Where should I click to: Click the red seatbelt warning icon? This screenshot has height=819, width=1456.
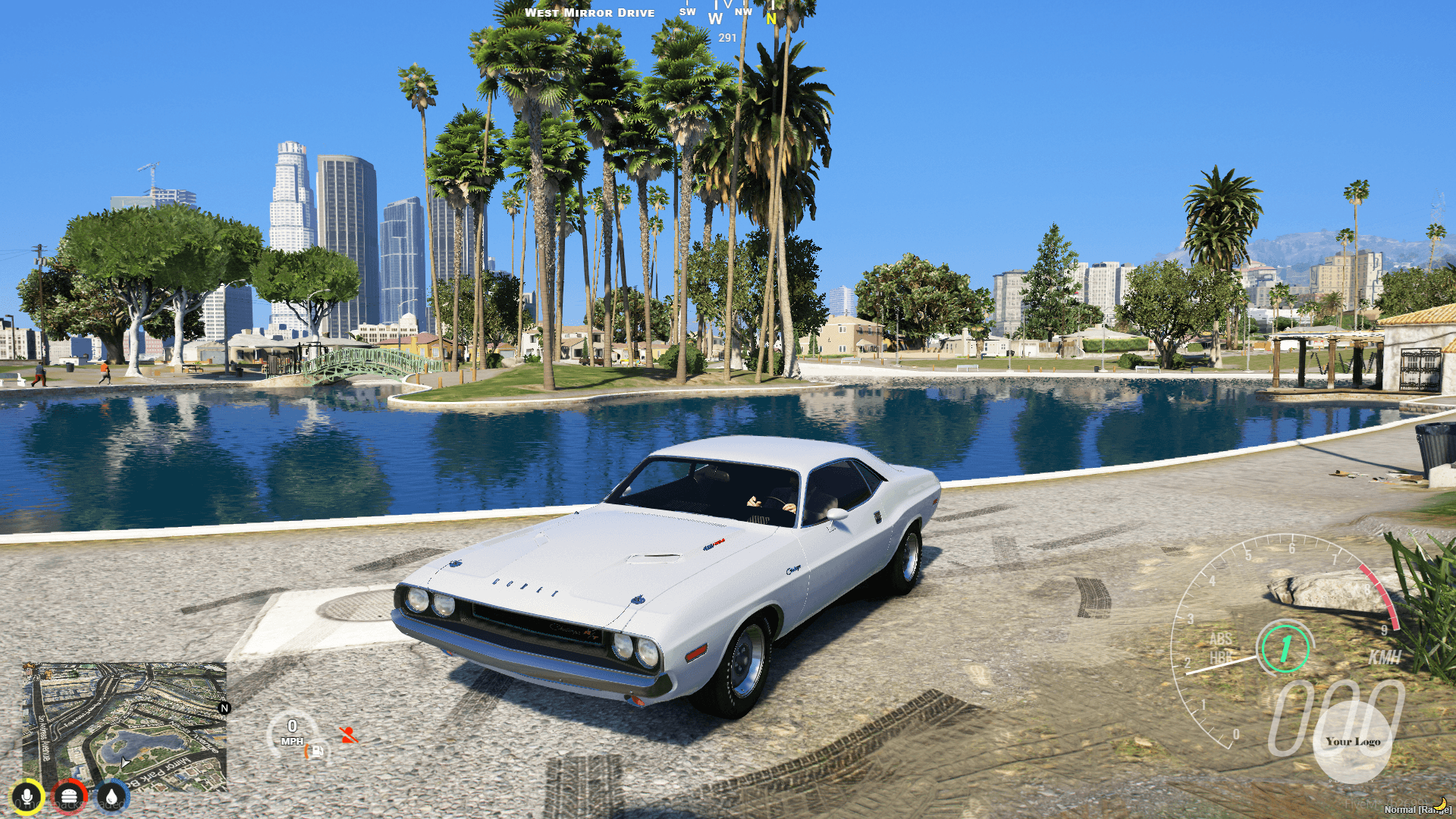point(348,736)
